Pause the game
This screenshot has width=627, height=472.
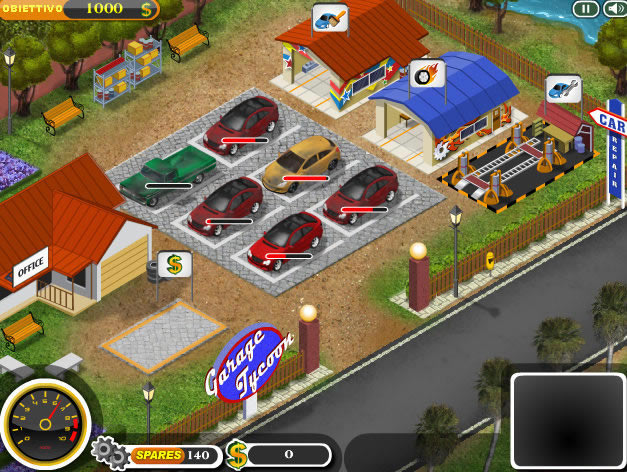click(585, 9)
